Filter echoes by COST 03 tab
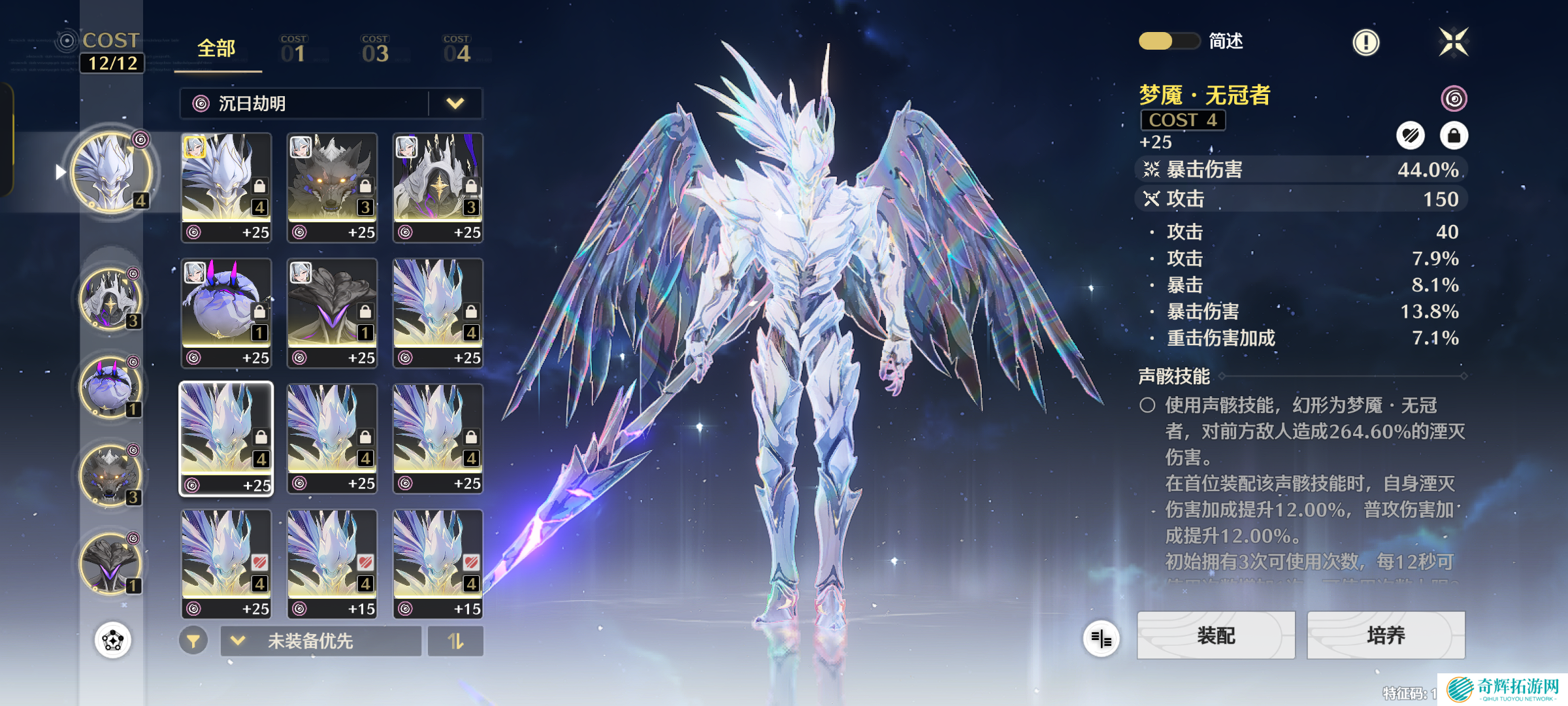1568x706 pixels. point(375,50)
